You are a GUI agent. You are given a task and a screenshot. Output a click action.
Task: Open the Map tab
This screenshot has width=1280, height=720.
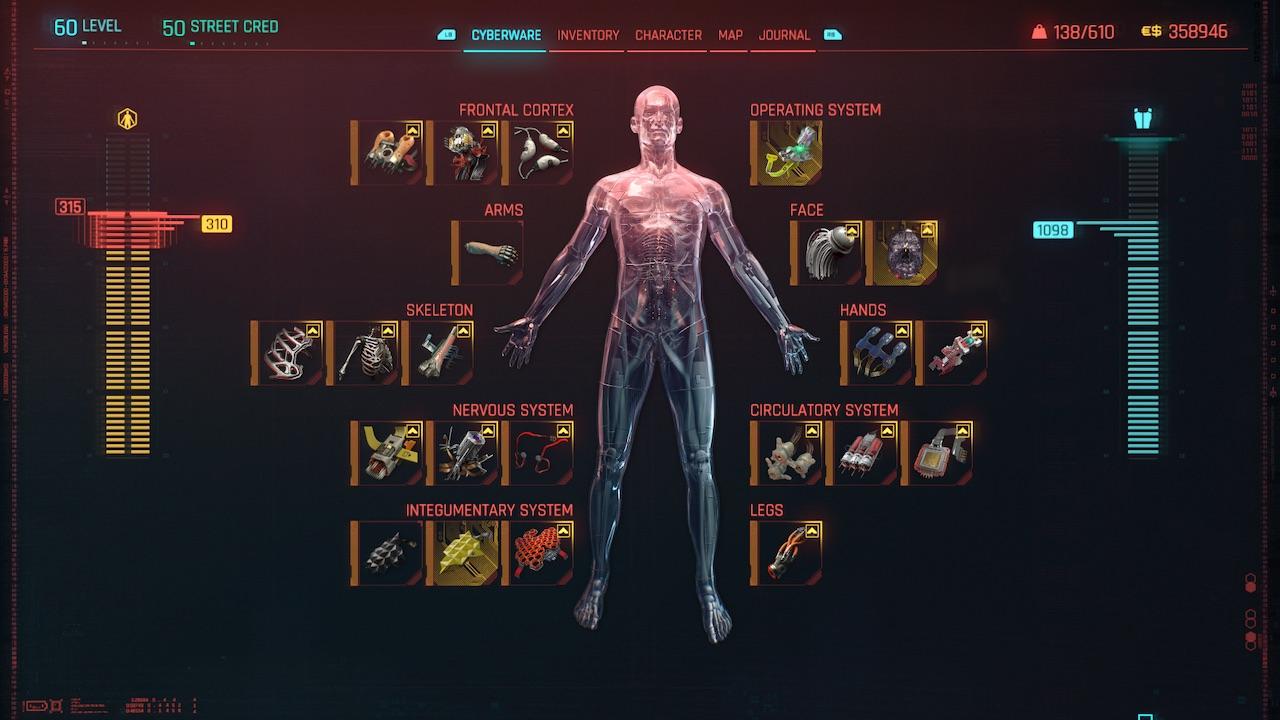click(x=728, y=35)
